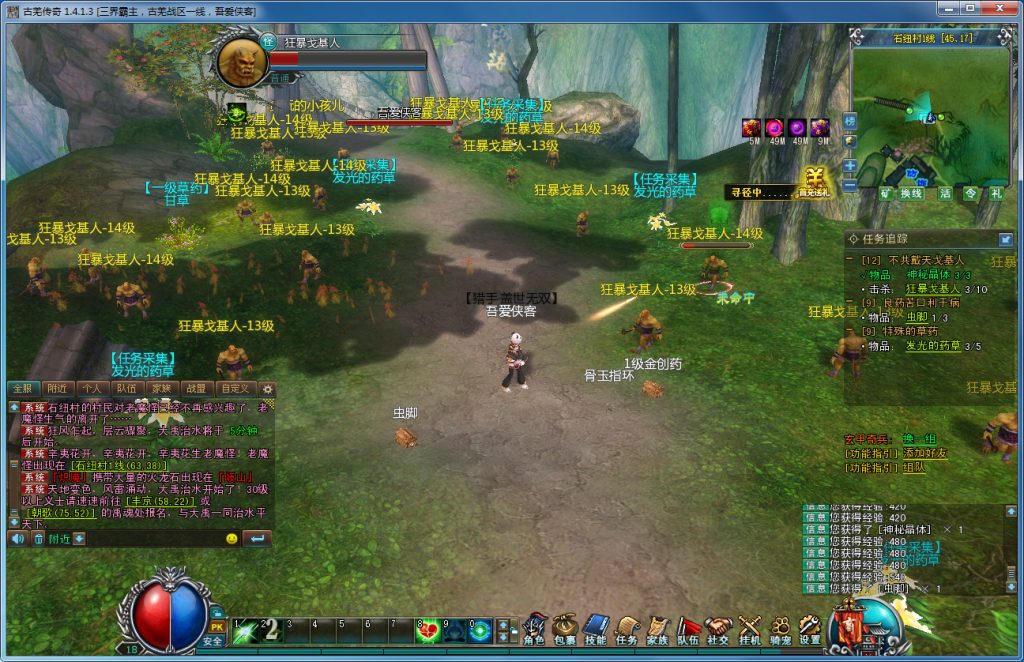The width and height of the screenshot is (1024, 662).
Task: Open chat settings via the gear icon
Action: [267, 388]
